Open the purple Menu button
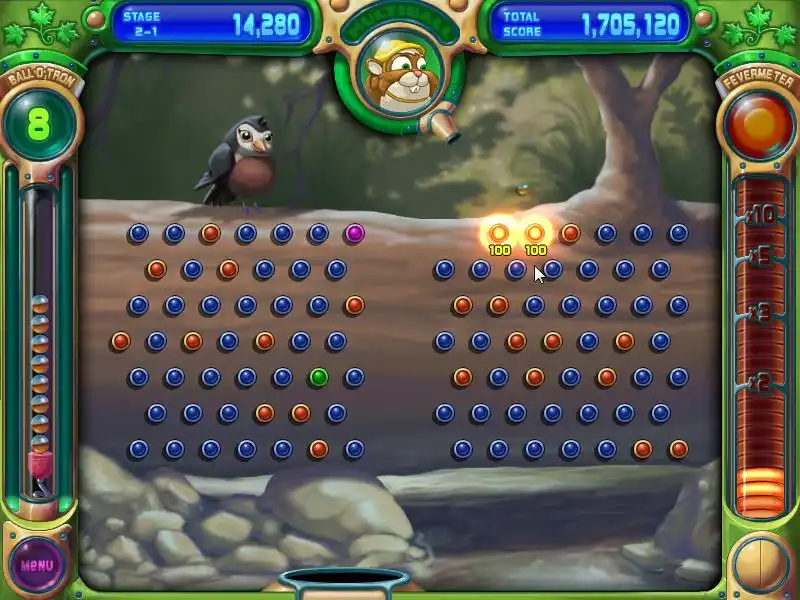This screenshot has height=600, width=800. click(x=37, y=564)
